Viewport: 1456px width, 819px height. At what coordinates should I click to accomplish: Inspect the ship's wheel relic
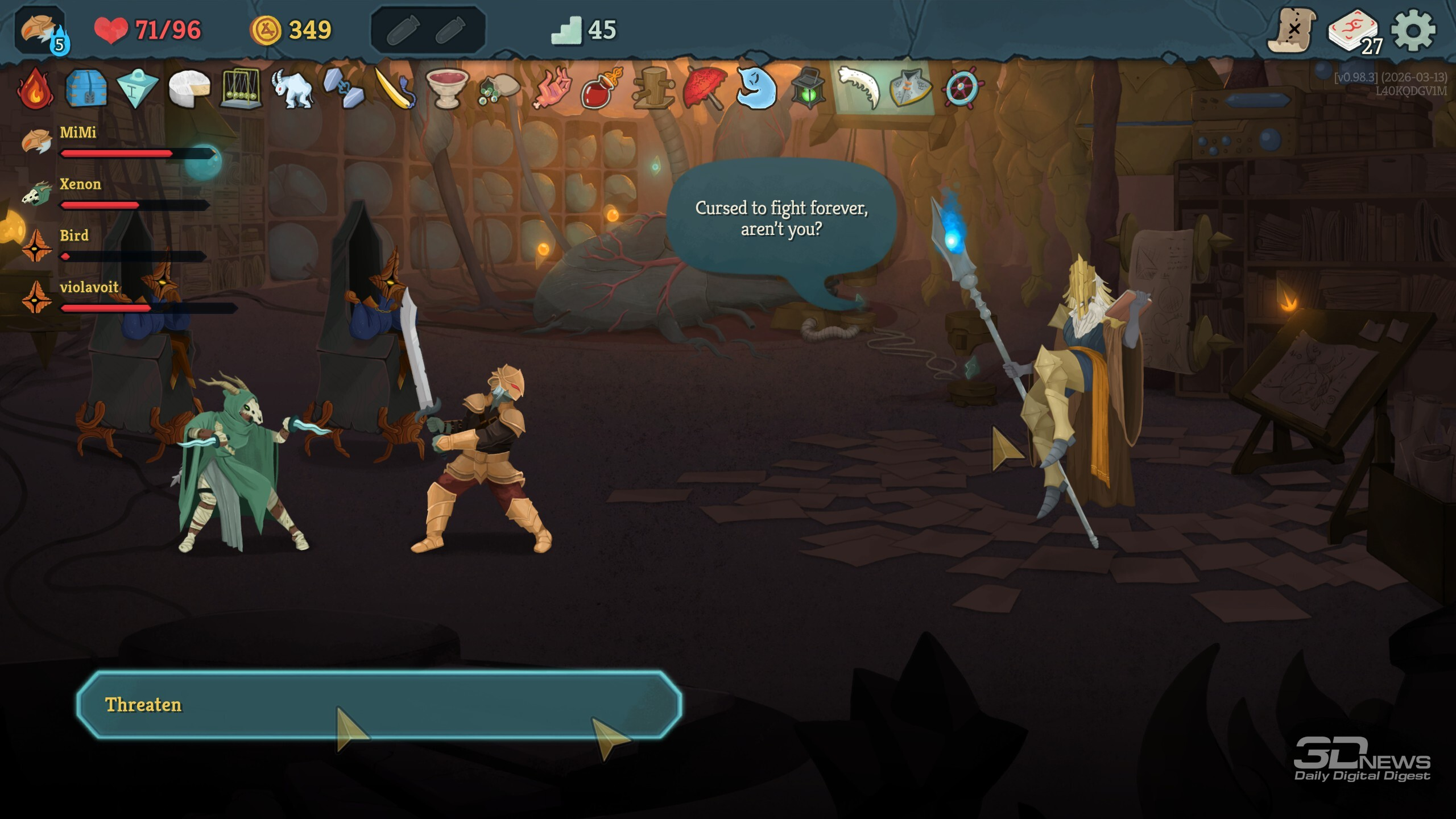pos(961,89)
